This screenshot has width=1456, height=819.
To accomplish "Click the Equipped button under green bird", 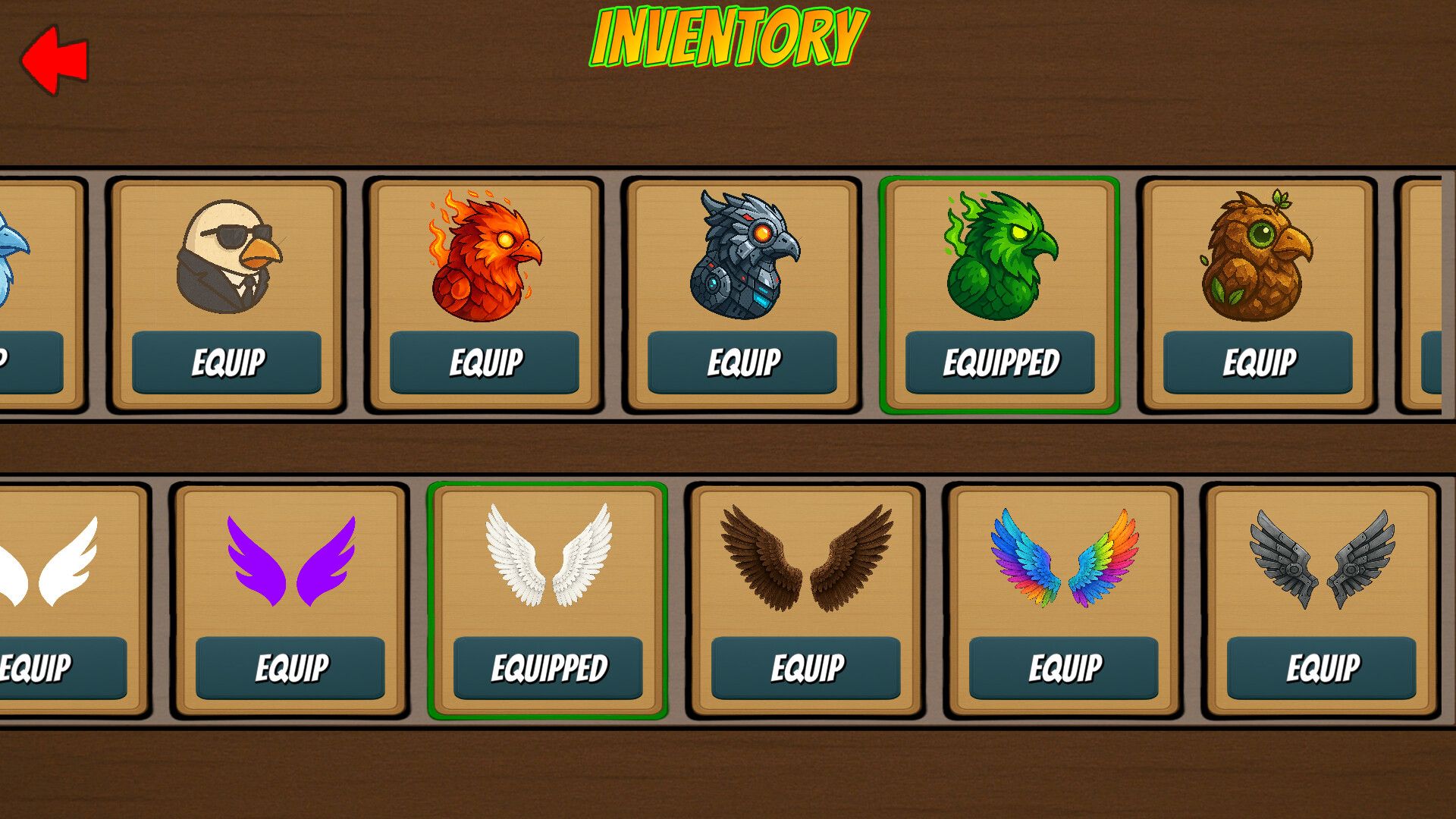I will [x=1000, y=362].
